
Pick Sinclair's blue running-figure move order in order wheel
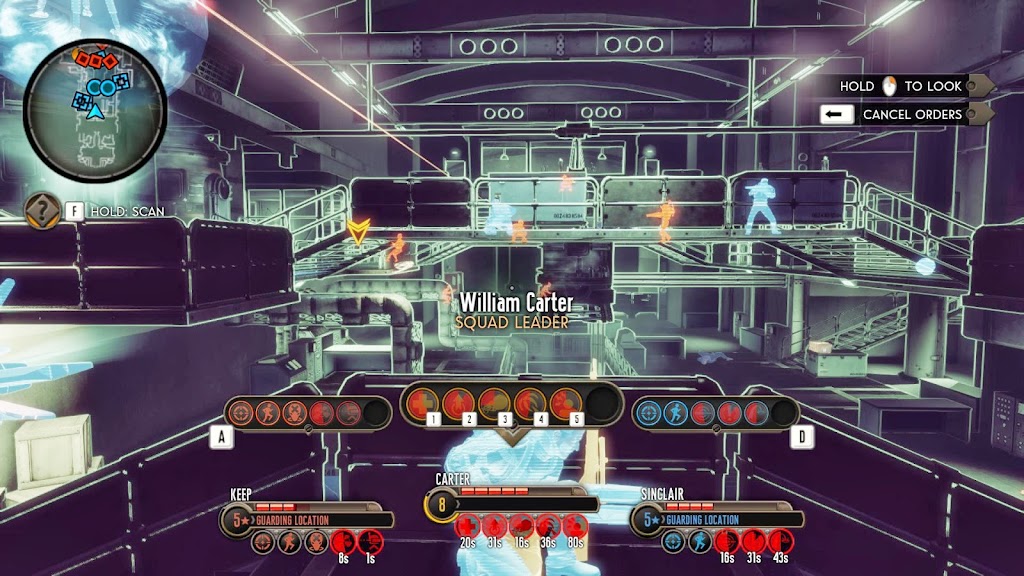677,412
